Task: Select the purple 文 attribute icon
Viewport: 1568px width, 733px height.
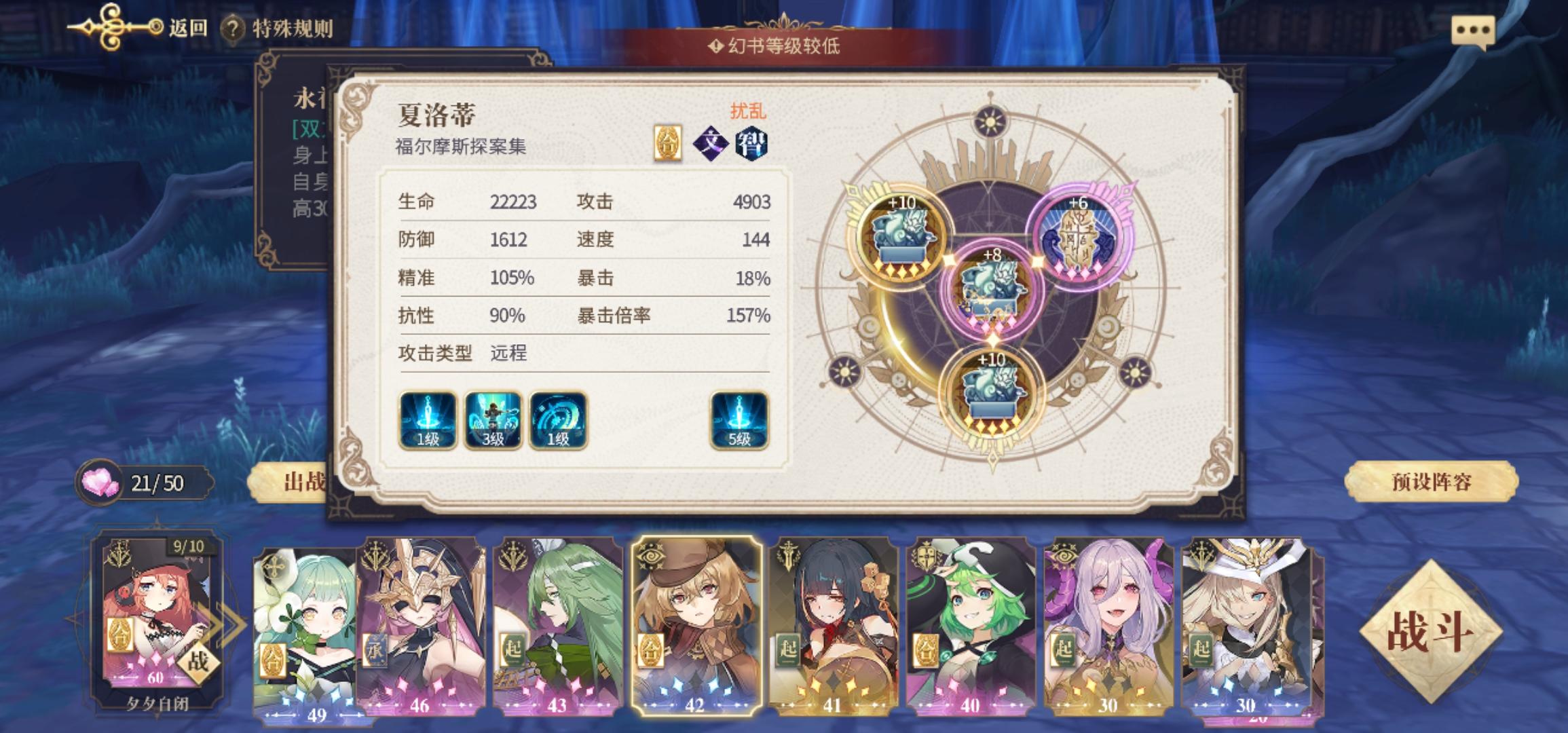Action: (710, 141)
